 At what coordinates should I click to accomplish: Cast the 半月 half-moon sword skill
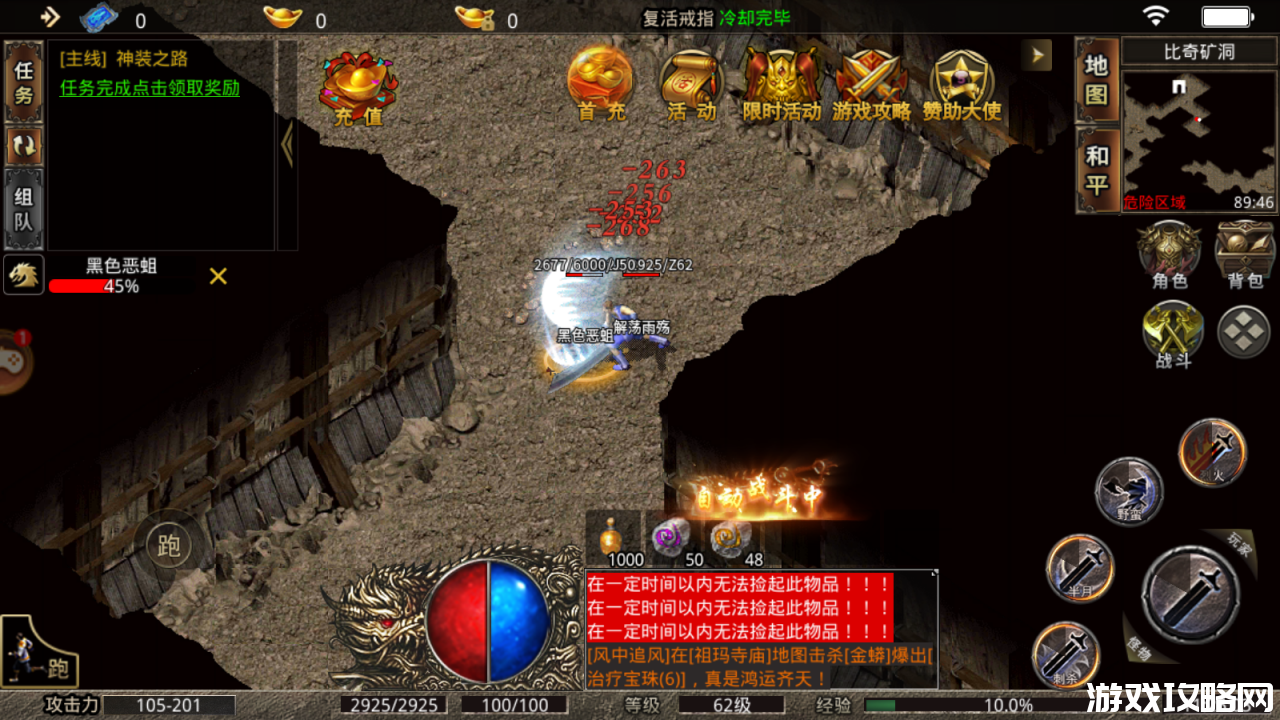pos(1080,568)
